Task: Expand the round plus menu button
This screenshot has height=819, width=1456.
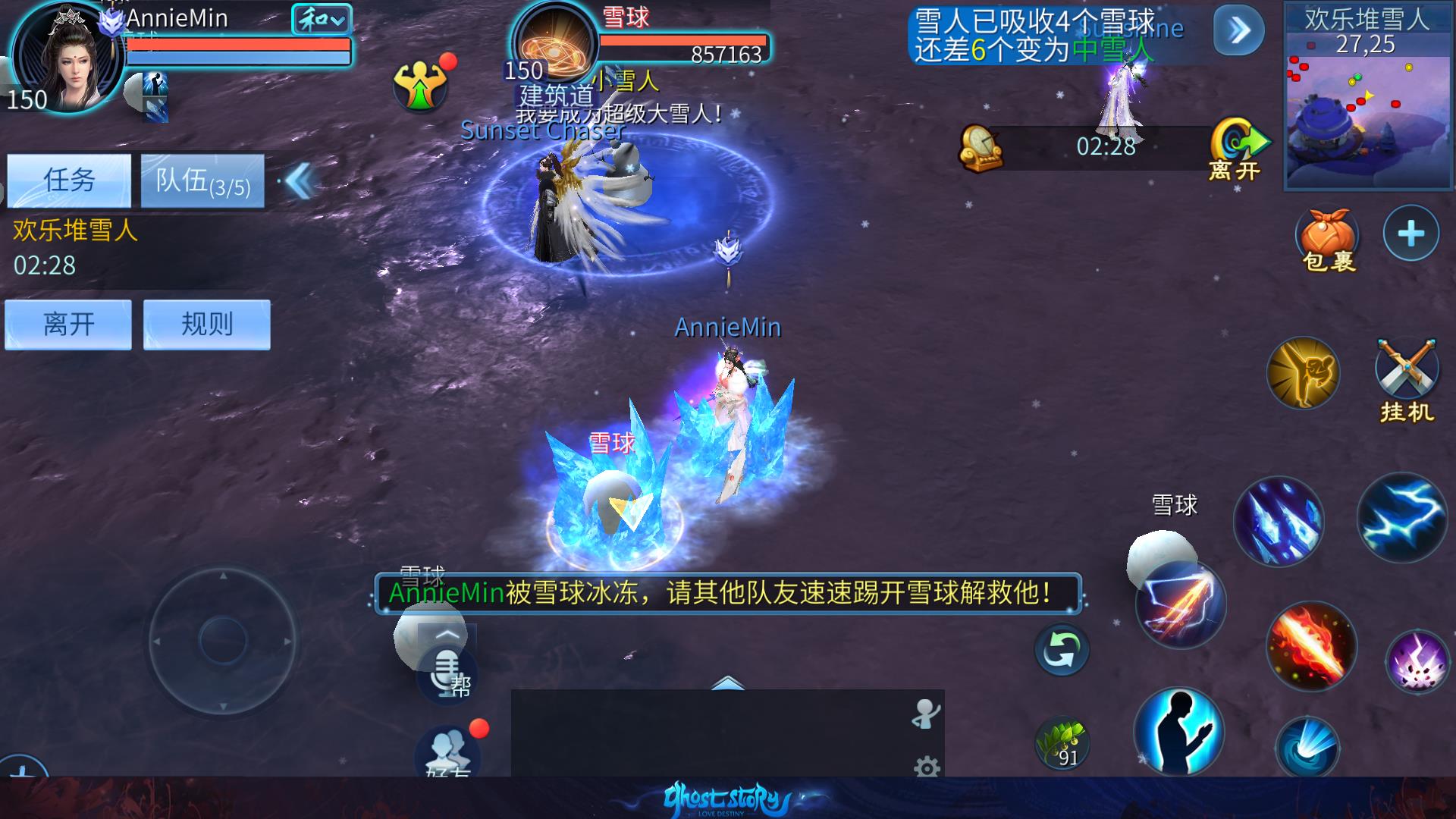Action: click(1410, 234)
